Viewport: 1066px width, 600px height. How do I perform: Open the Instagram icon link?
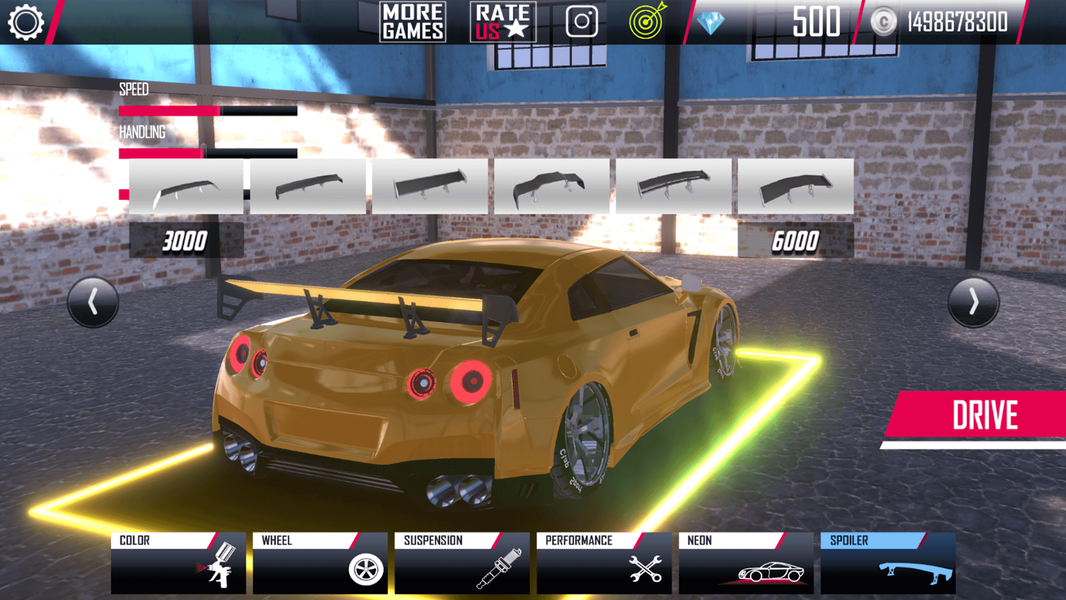pyautogui.click(x=581, y=22)
